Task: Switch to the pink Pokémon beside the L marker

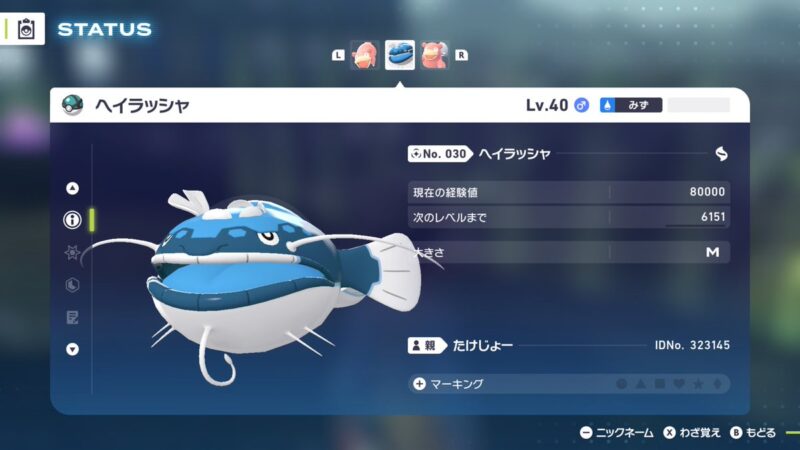Action: (x=364, y=55)
